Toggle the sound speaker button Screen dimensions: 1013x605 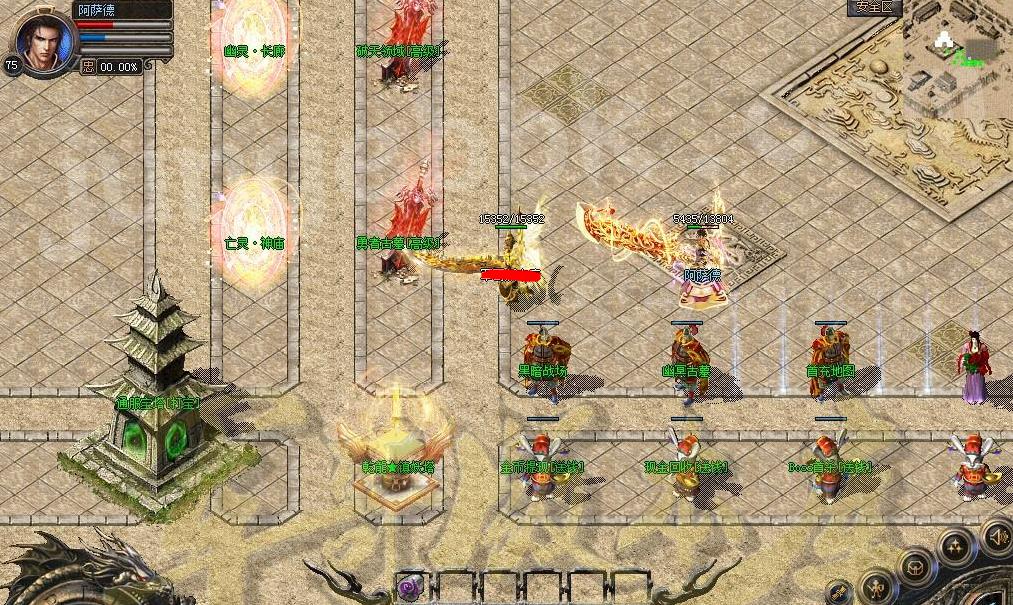tap(997, 537)
